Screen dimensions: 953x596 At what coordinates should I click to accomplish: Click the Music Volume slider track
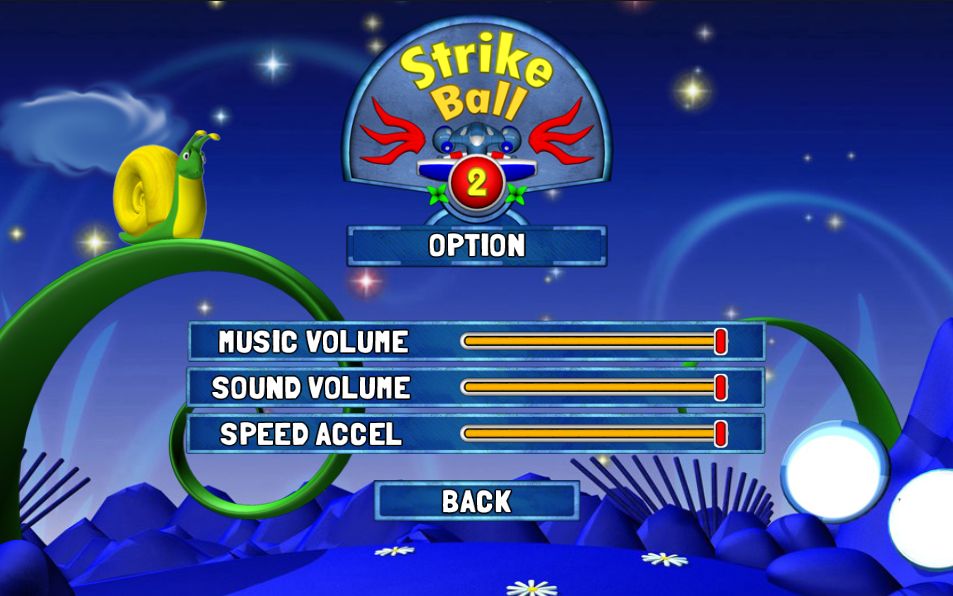(x=590, y=342)
